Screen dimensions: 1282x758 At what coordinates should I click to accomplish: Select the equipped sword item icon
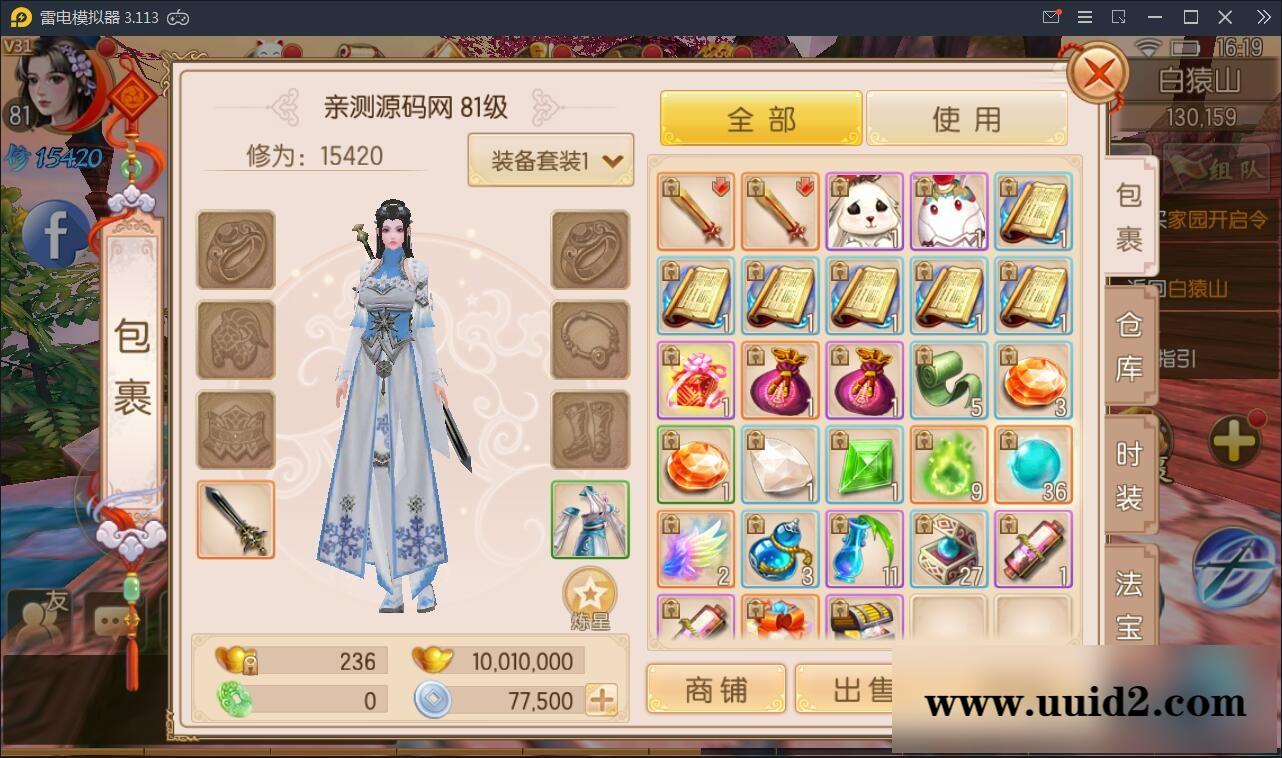[x=235, y=519]
